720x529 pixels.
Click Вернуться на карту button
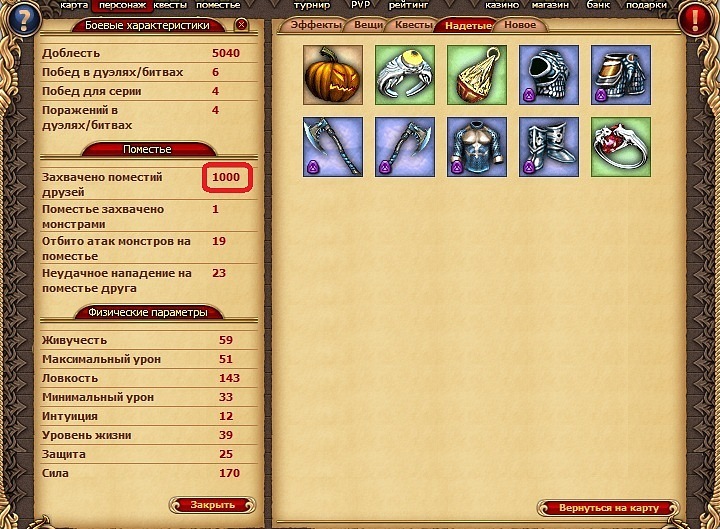[606, 508]
